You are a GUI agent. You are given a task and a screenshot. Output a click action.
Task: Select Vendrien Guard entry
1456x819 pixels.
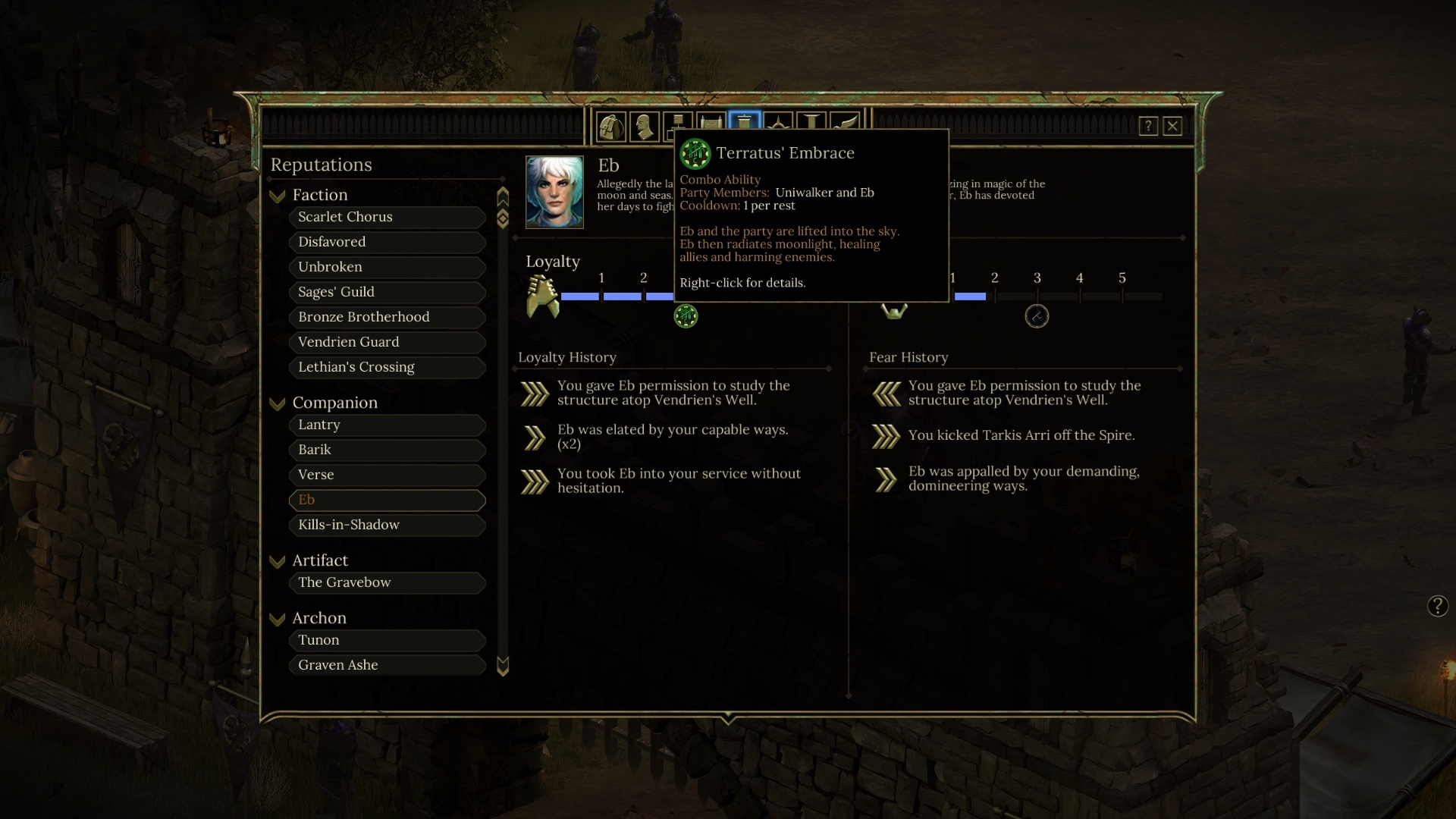click(x=387, y=342)
